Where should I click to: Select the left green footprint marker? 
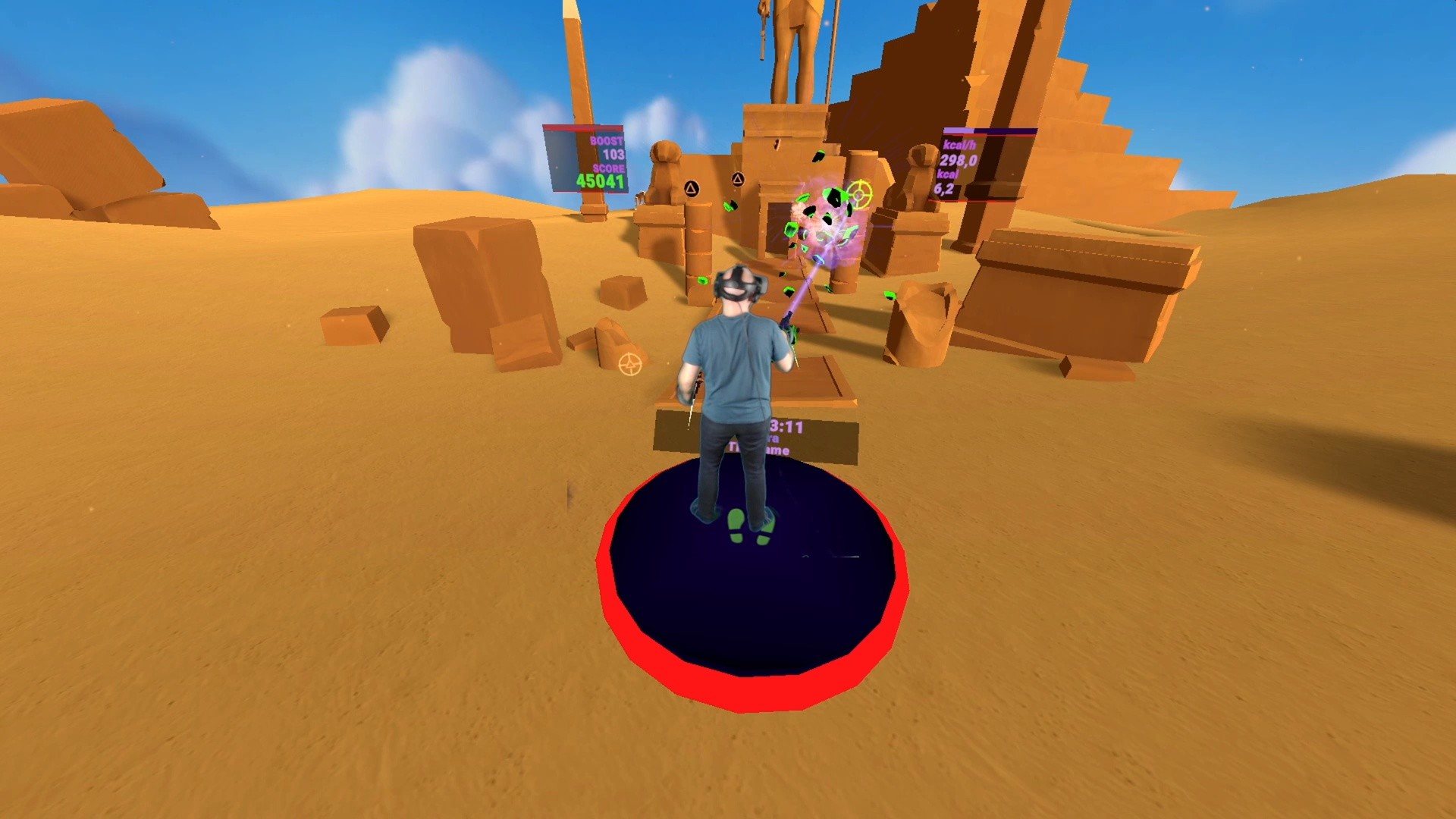tap(736, 525)
